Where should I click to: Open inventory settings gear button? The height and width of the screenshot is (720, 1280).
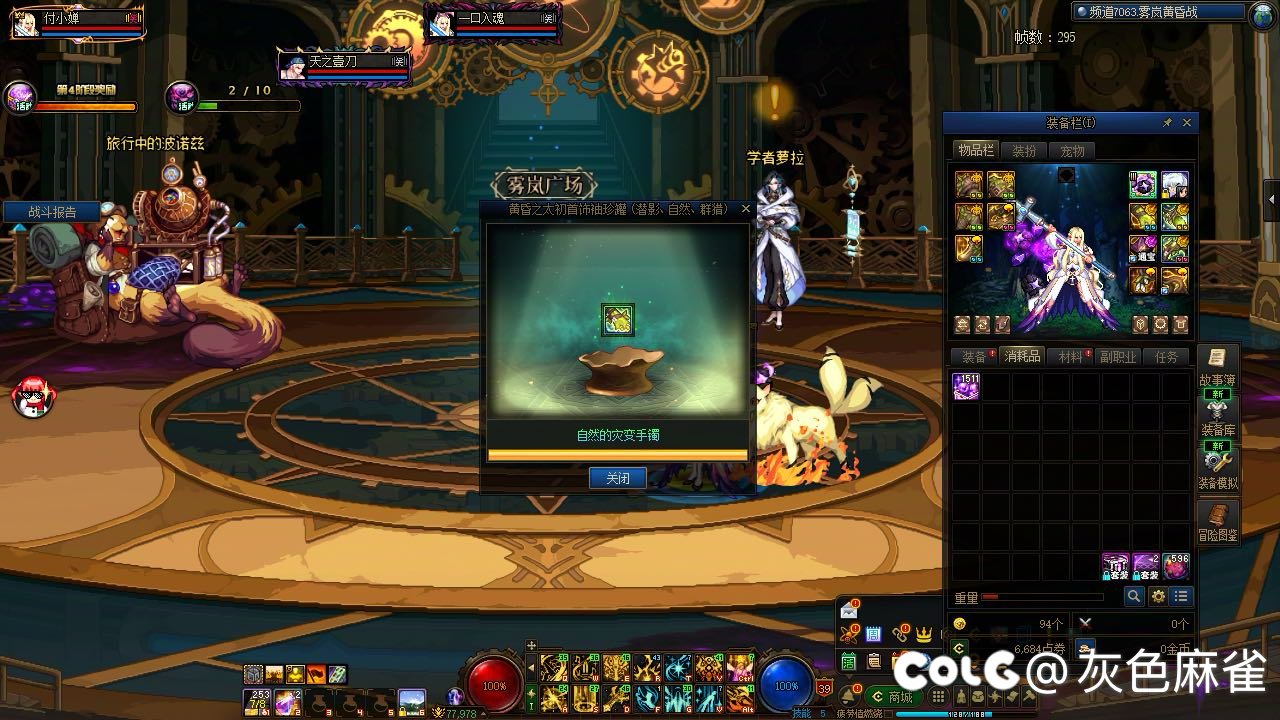[1158, 597]
